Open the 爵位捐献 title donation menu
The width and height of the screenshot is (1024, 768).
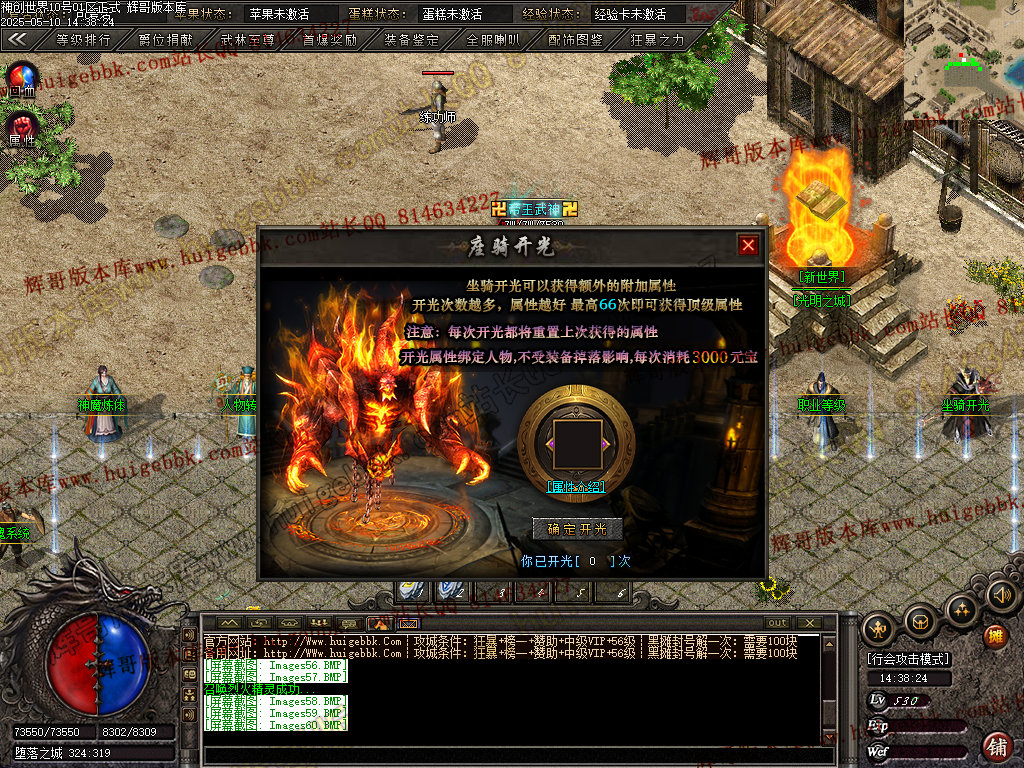(x=166, y=40)
